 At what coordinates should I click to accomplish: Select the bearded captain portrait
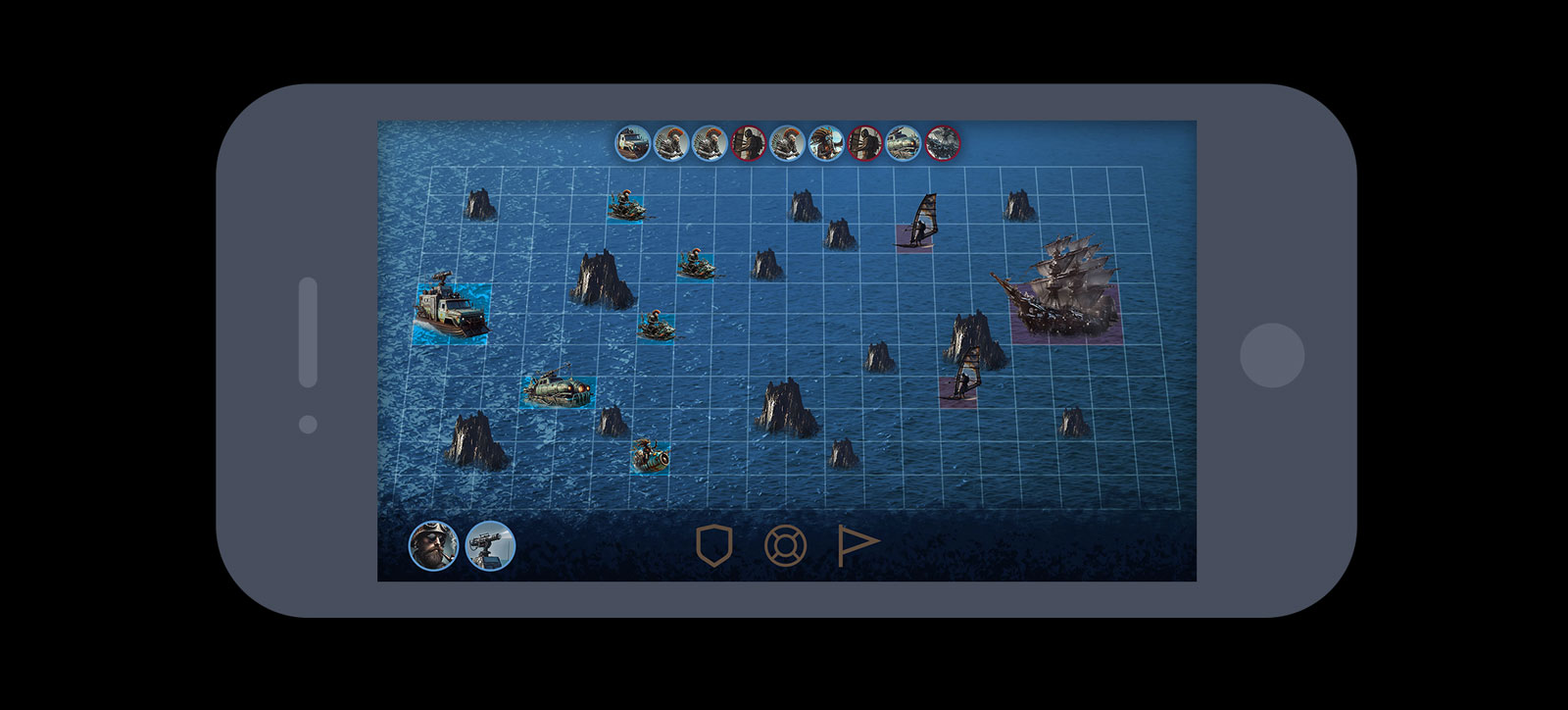coord(433,545)
